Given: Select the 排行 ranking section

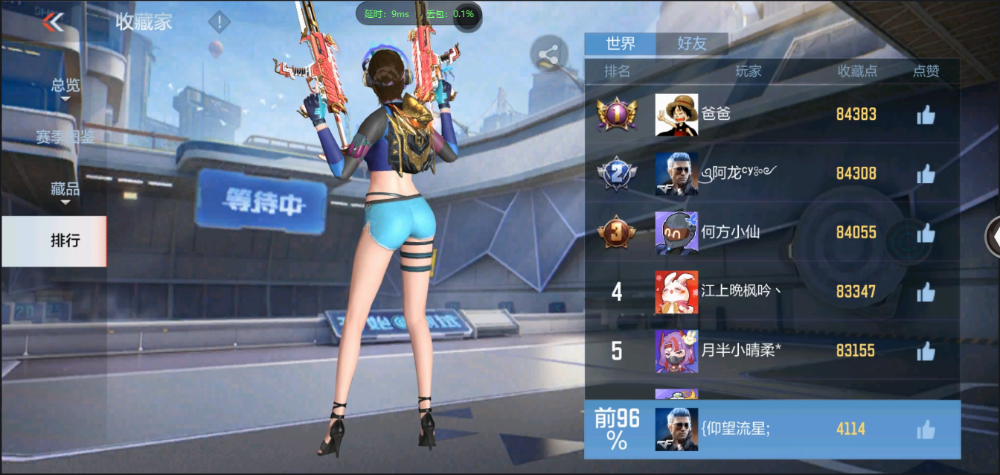Looking at the screenshot, I should point(66,240).
